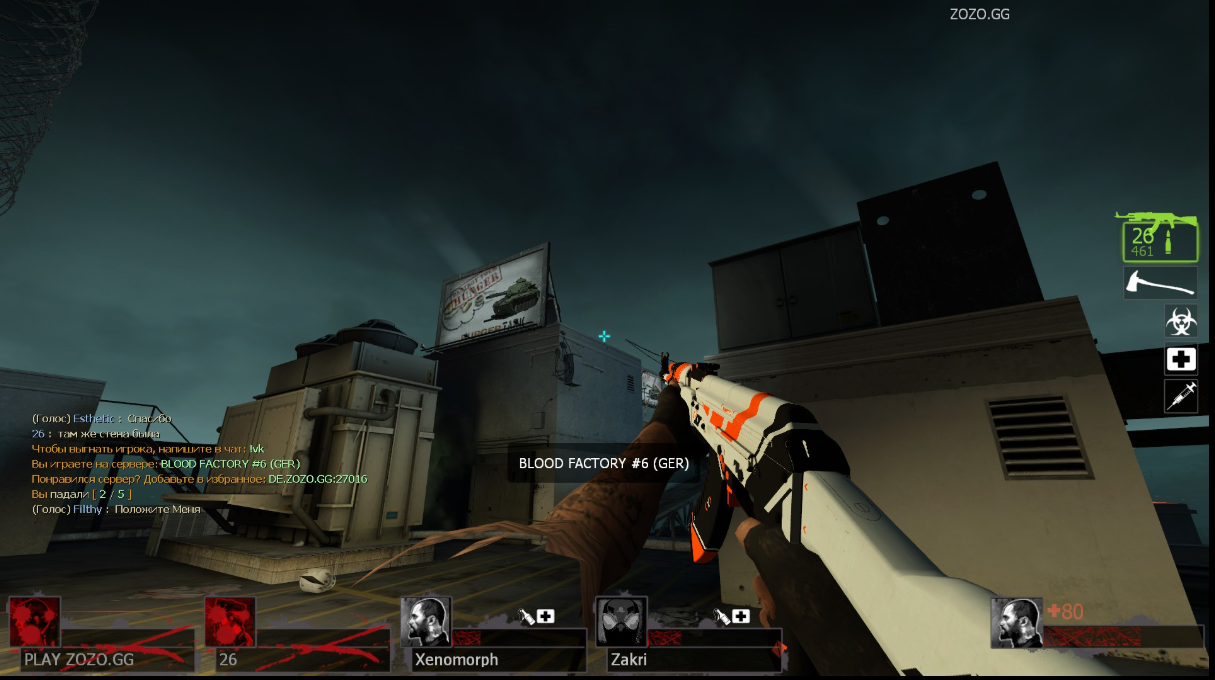Choose the biohazard bile bomb slot
1215x680 pixels.
pyautogui.click(x=1180, y=322)
